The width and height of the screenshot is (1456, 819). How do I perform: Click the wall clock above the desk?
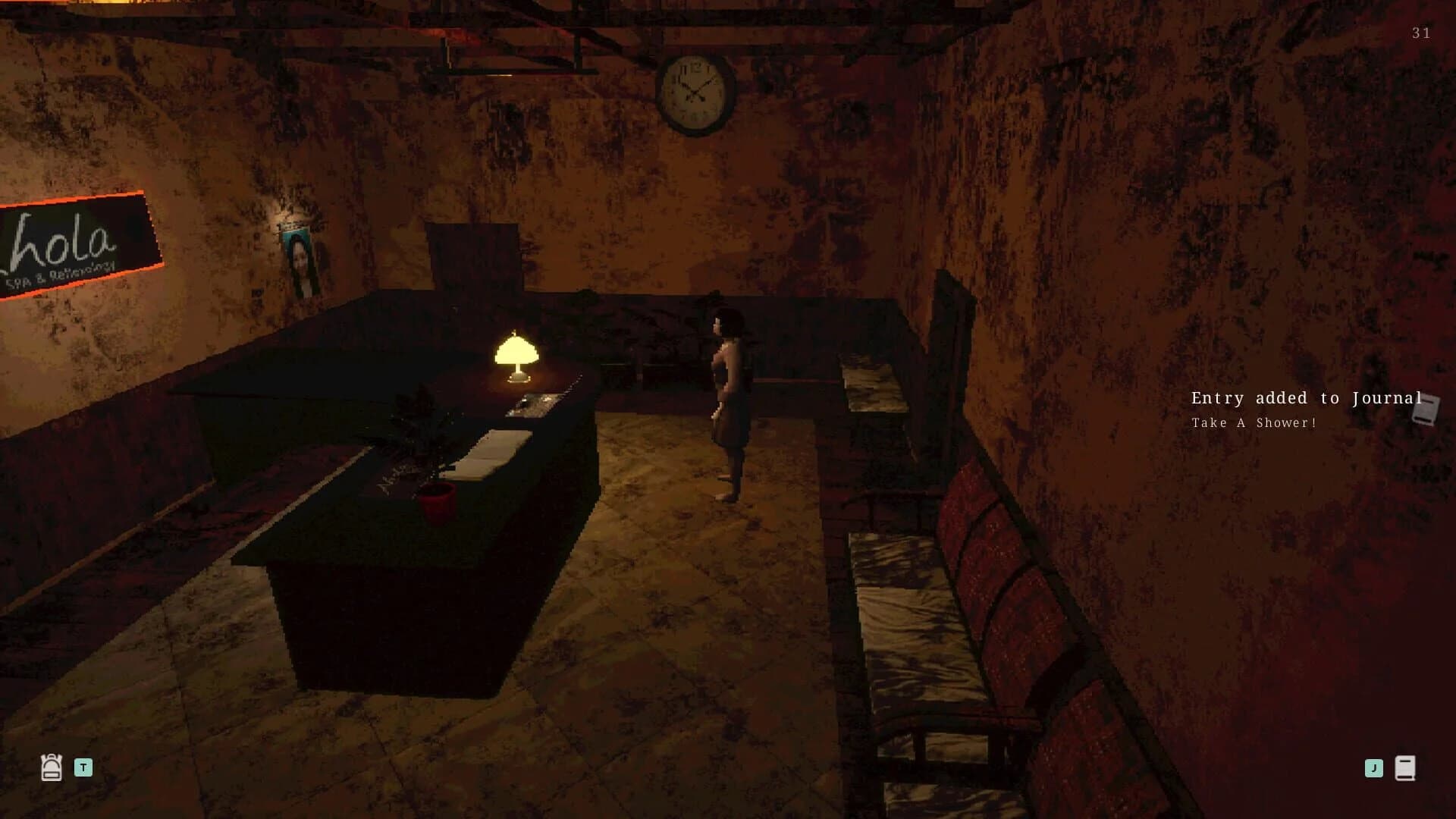click(695, 93)
